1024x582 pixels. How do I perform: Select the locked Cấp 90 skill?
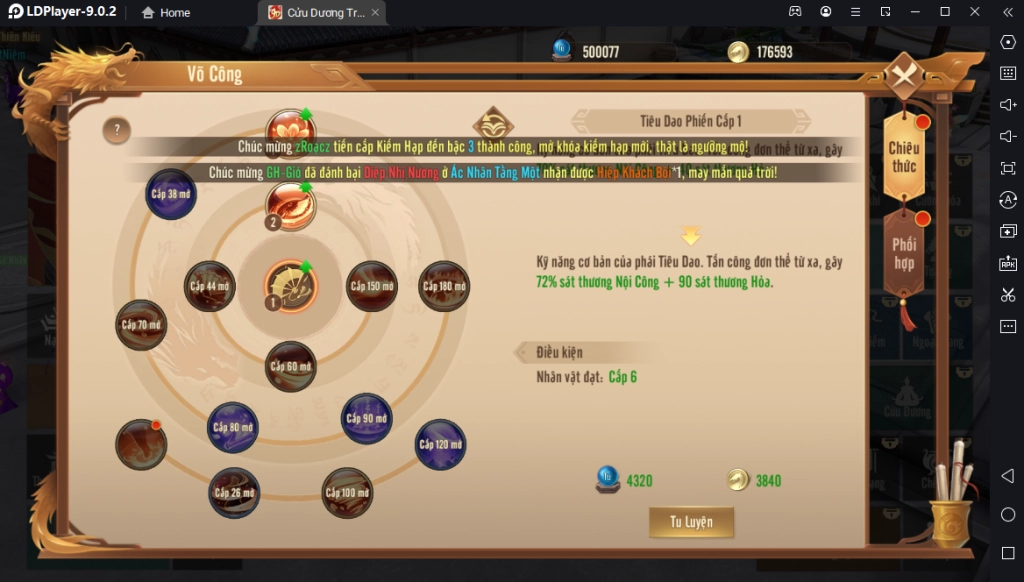(367, 419)
